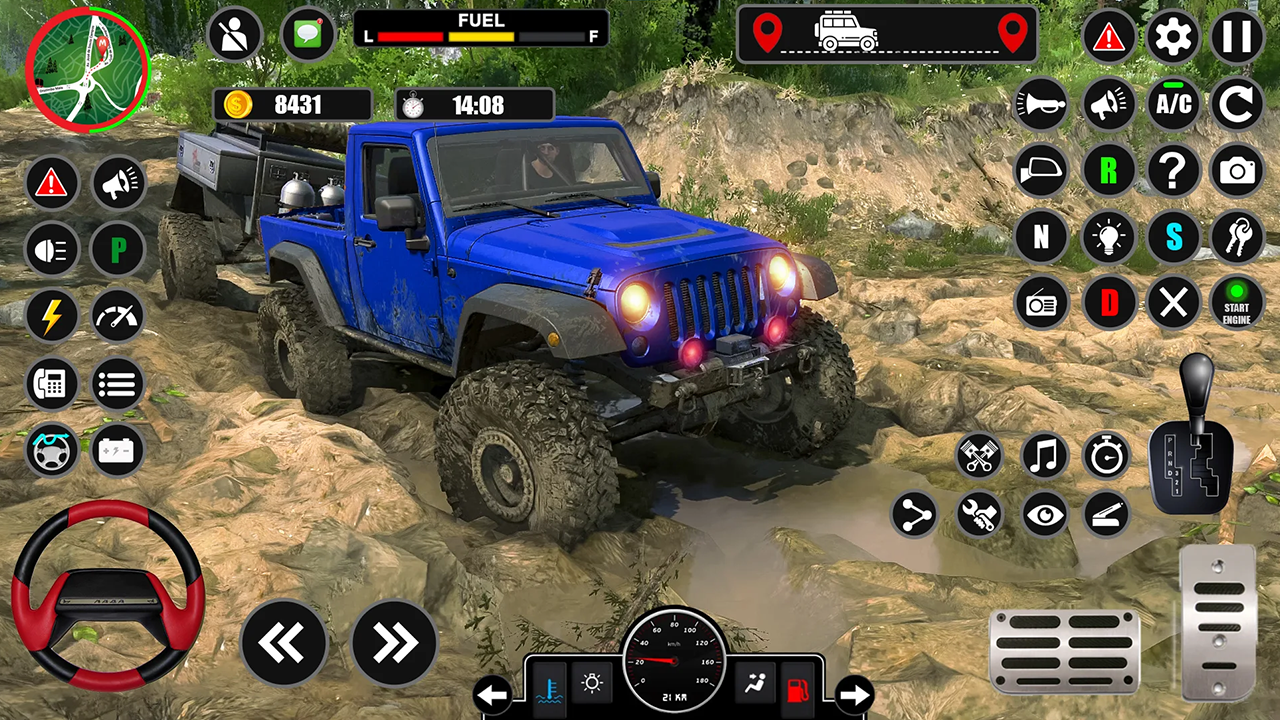The width and height of the screenshot is (1280, 720).
Task: Turn on the radio
Action: (x=1041, y=304)
